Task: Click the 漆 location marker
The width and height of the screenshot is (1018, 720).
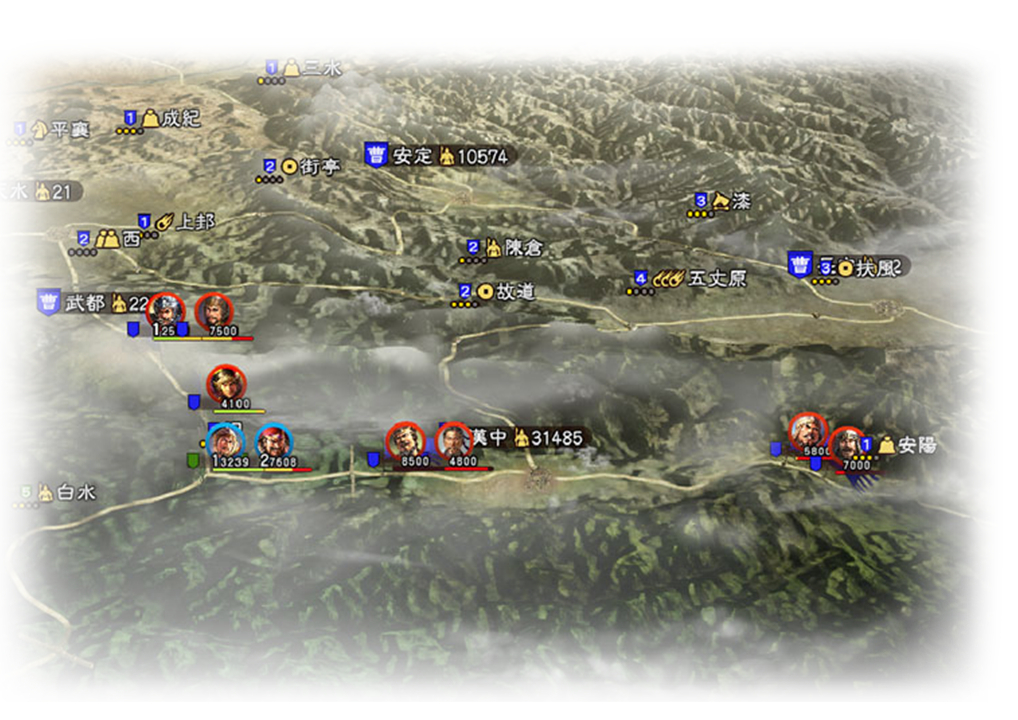Action: click(x=740, y=202)
